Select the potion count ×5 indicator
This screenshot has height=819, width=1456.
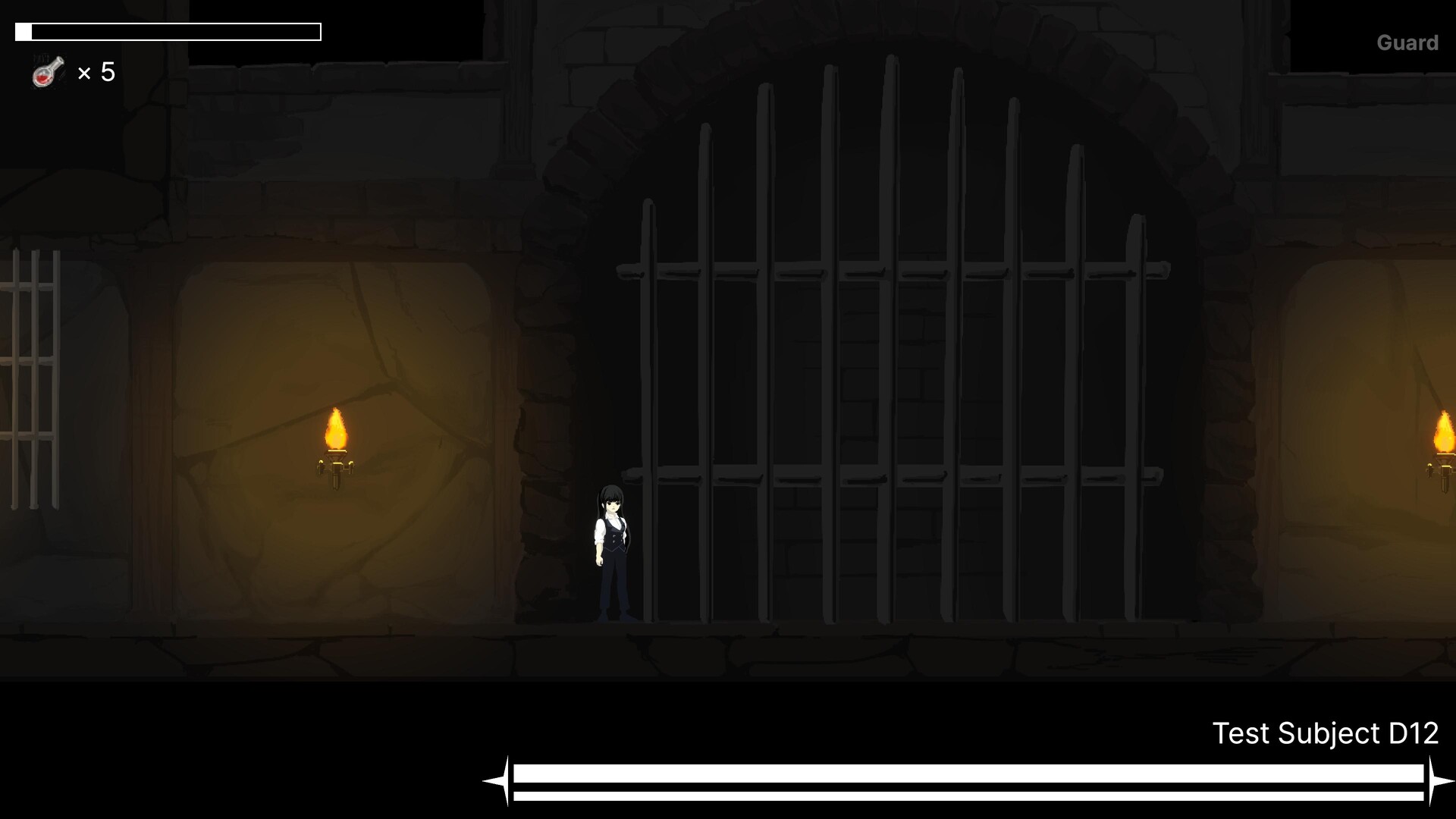point(97,73)
